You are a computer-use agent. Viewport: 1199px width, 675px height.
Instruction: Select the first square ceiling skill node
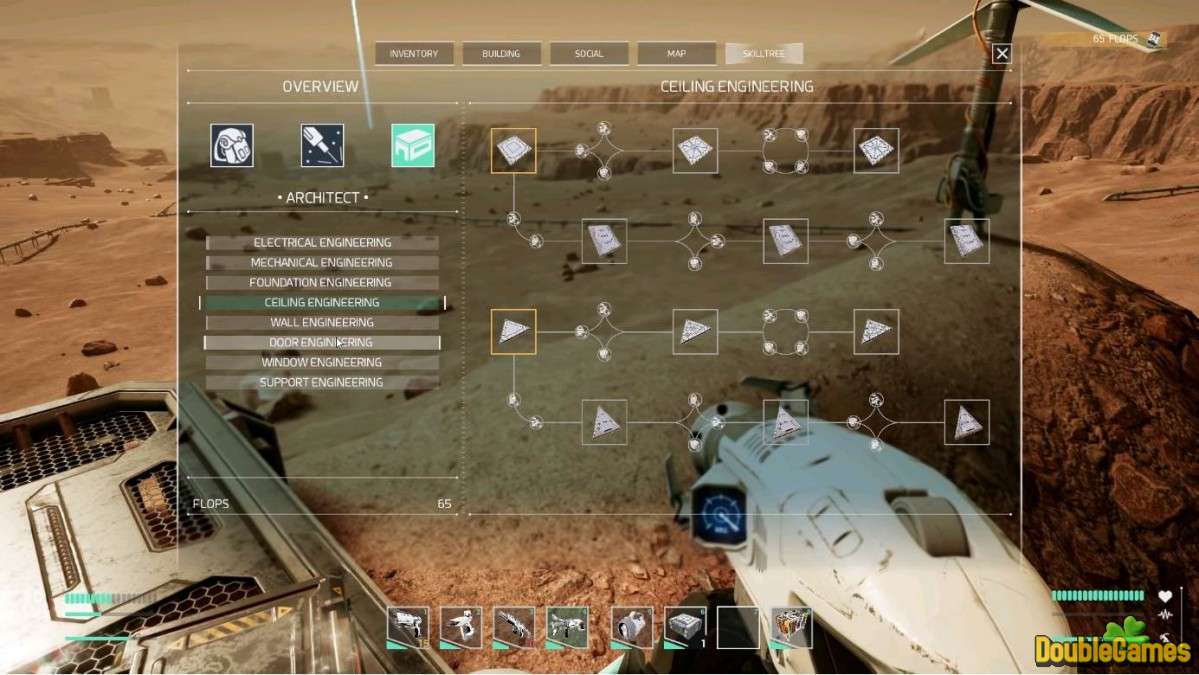514,151
